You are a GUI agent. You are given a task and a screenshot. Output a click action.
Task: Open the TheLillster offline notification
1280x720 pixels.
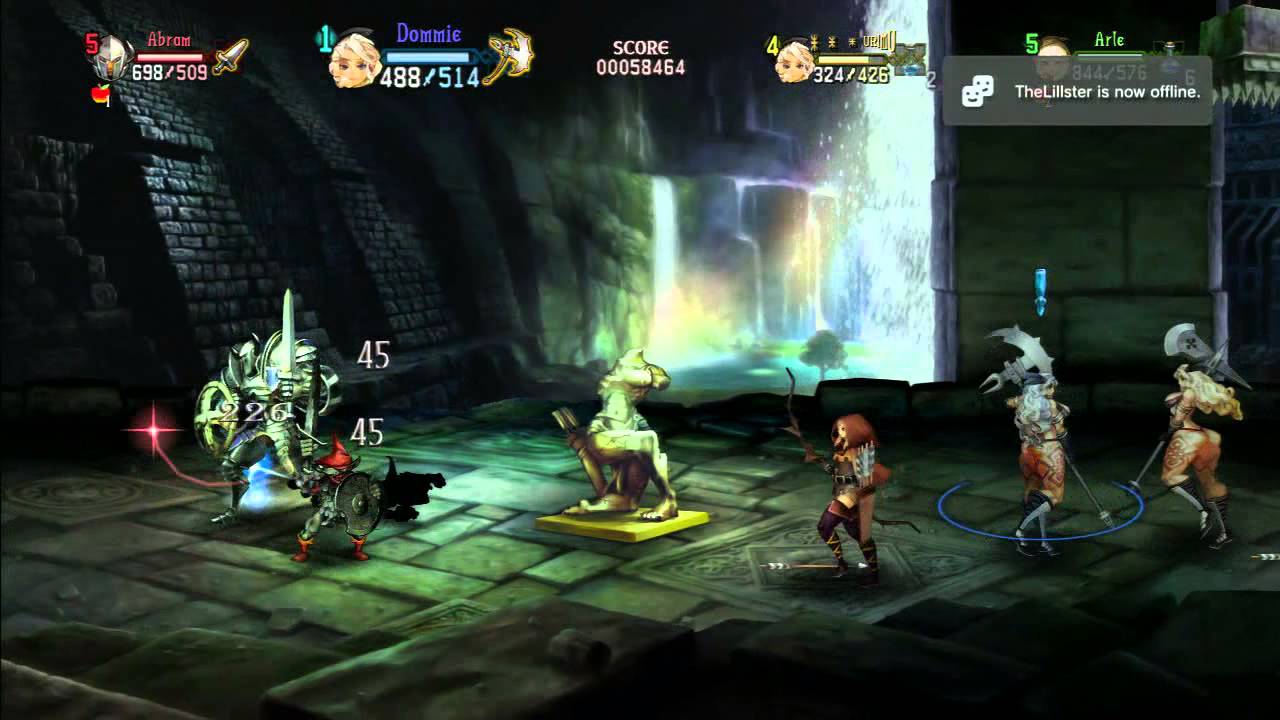(1077, 91)
